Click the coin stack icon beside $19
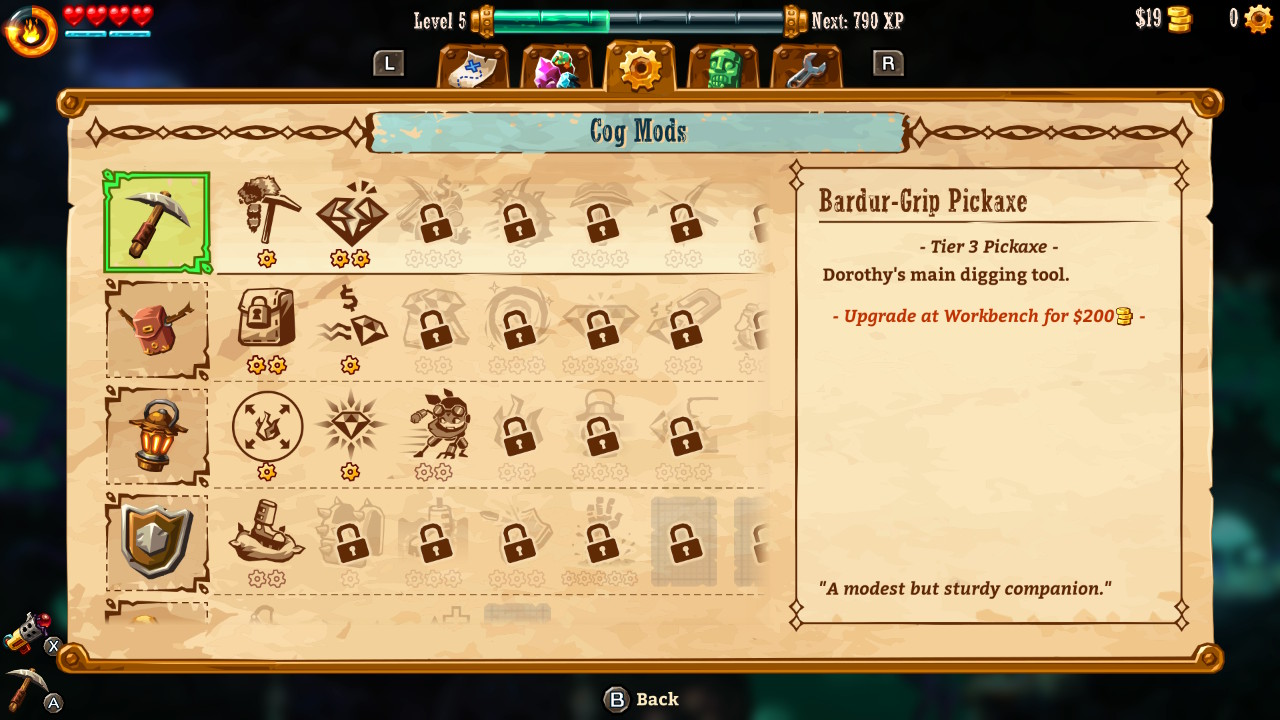 tap(1178, 18)
